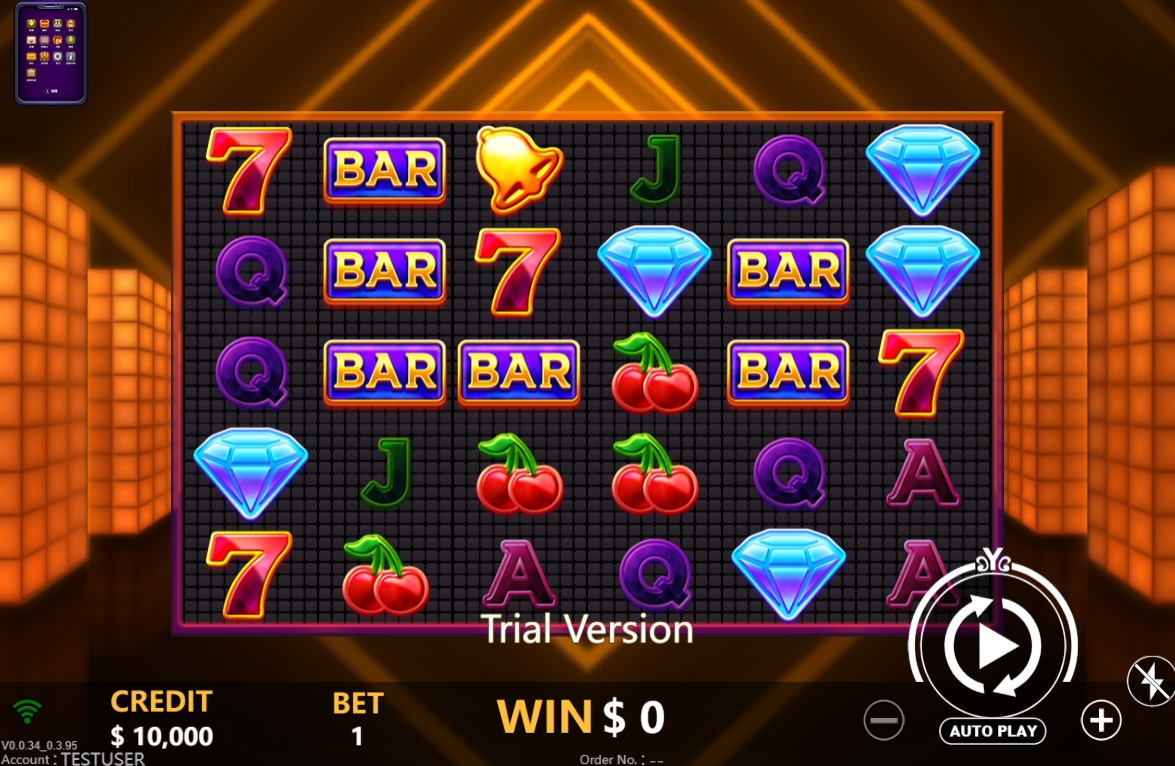The height and width of the screenshot is (766, 1175).
Task: Open the phone-shaped game menu thumbnail
Action: [x=51, y=53]
